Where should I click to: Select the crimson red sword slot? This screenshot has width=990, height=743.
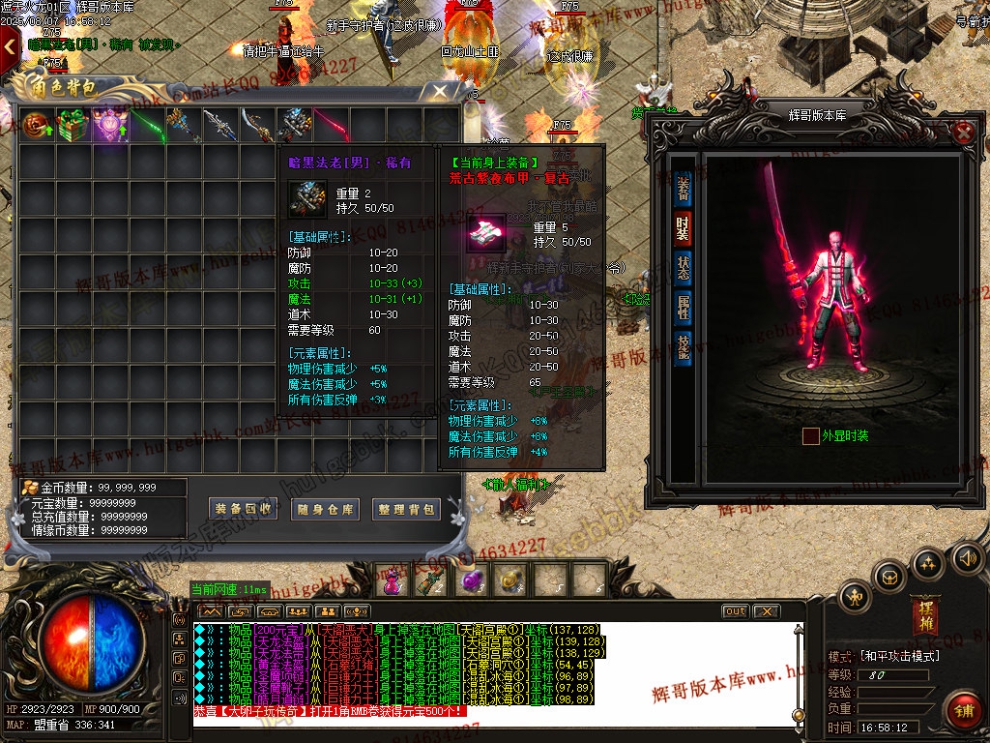[x=331, y=126]
